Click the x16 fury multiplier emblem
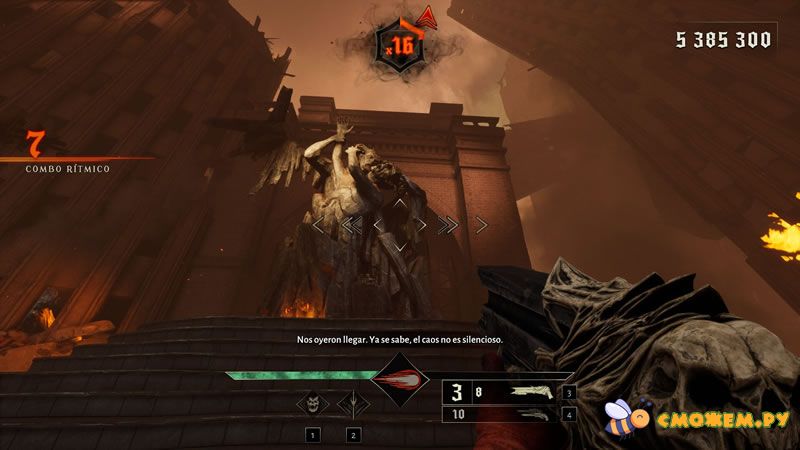 click(399, 44)
